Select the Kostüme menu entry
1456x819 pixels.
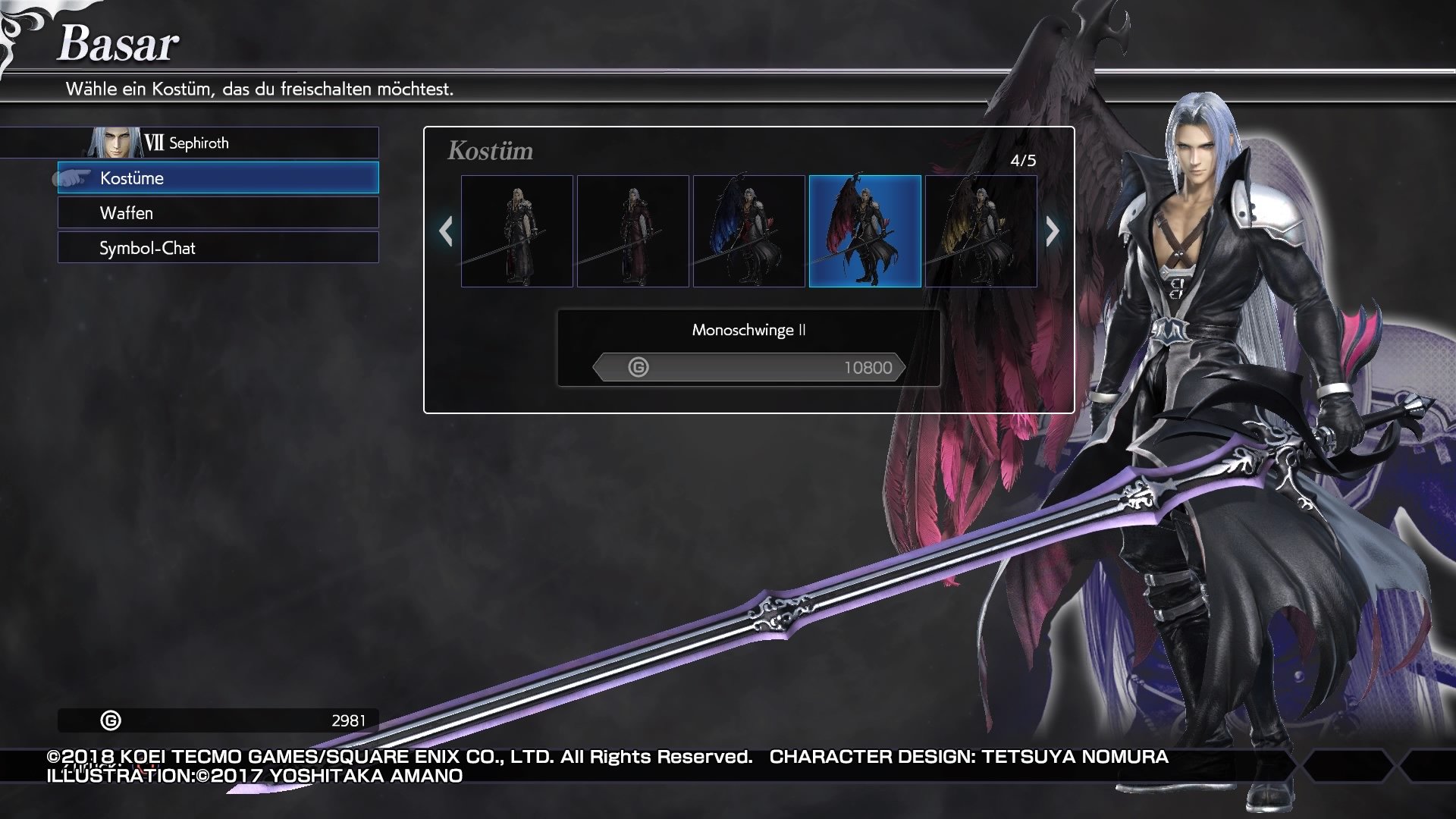pyautogui.click(x=218, y=178)
